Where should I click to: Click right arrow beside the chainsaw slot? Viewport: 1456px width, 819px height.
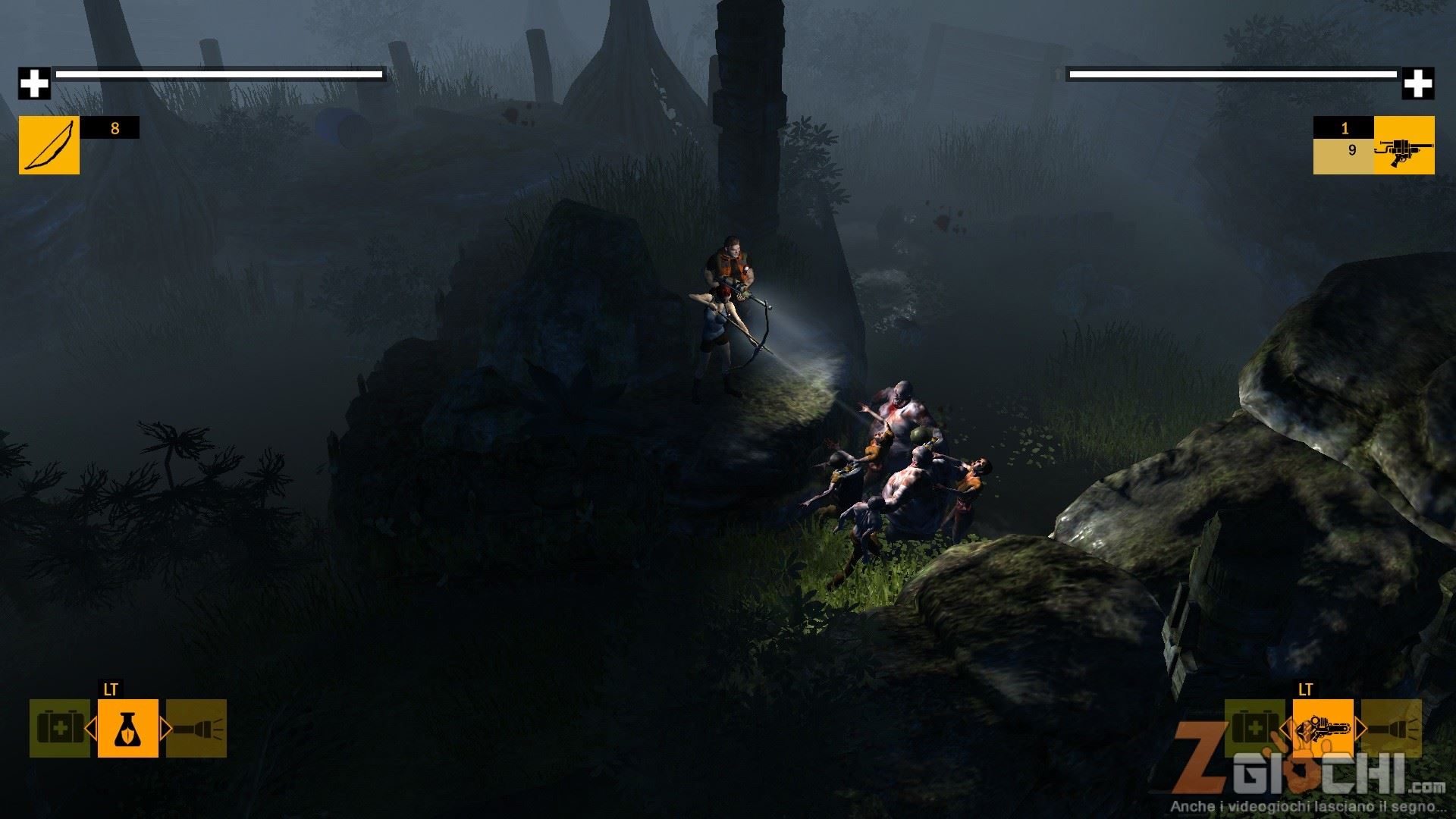tap(1360, 729)
